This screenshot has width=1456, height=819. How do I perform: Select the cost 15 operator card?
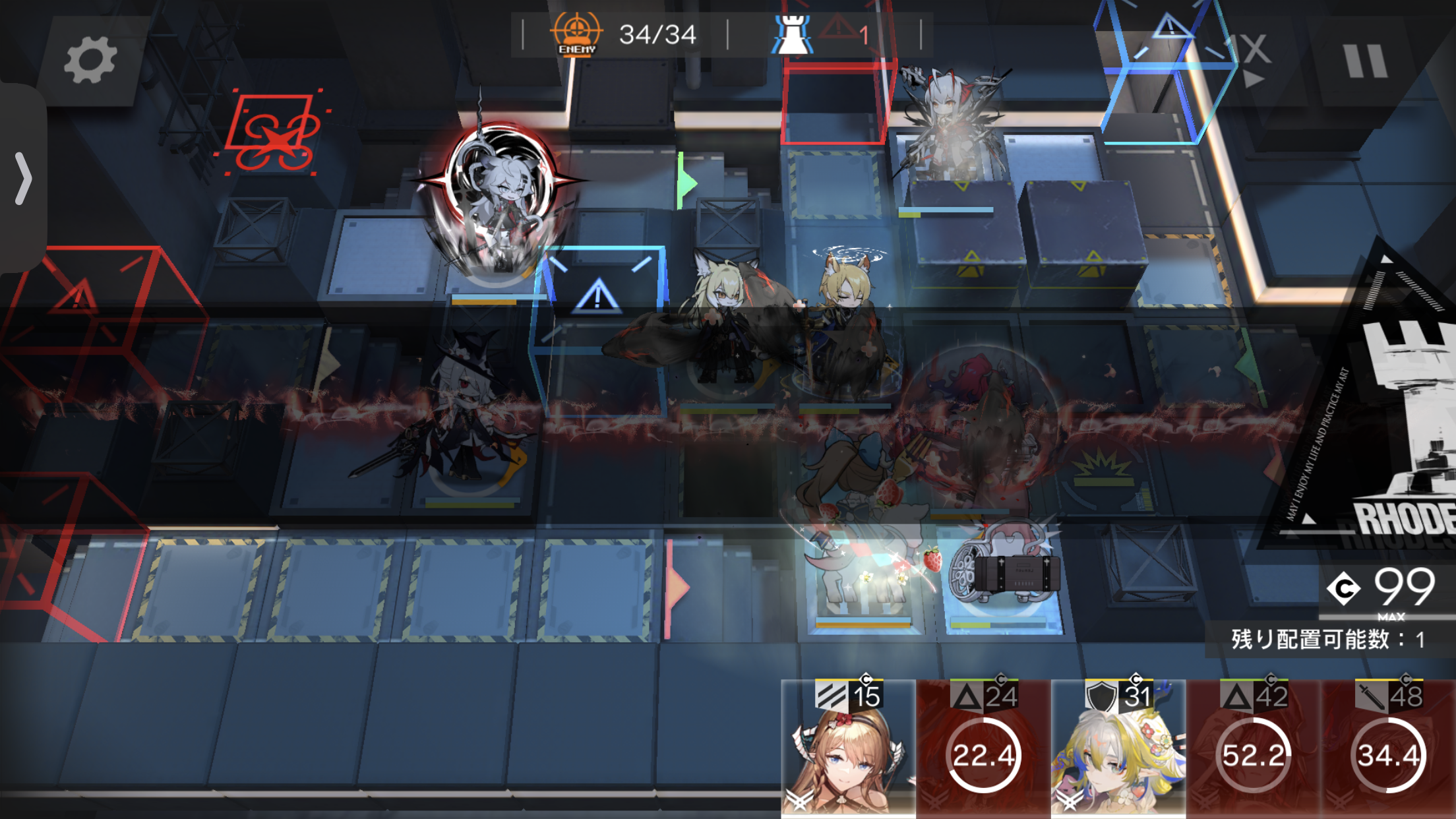[x=848, y=750]
